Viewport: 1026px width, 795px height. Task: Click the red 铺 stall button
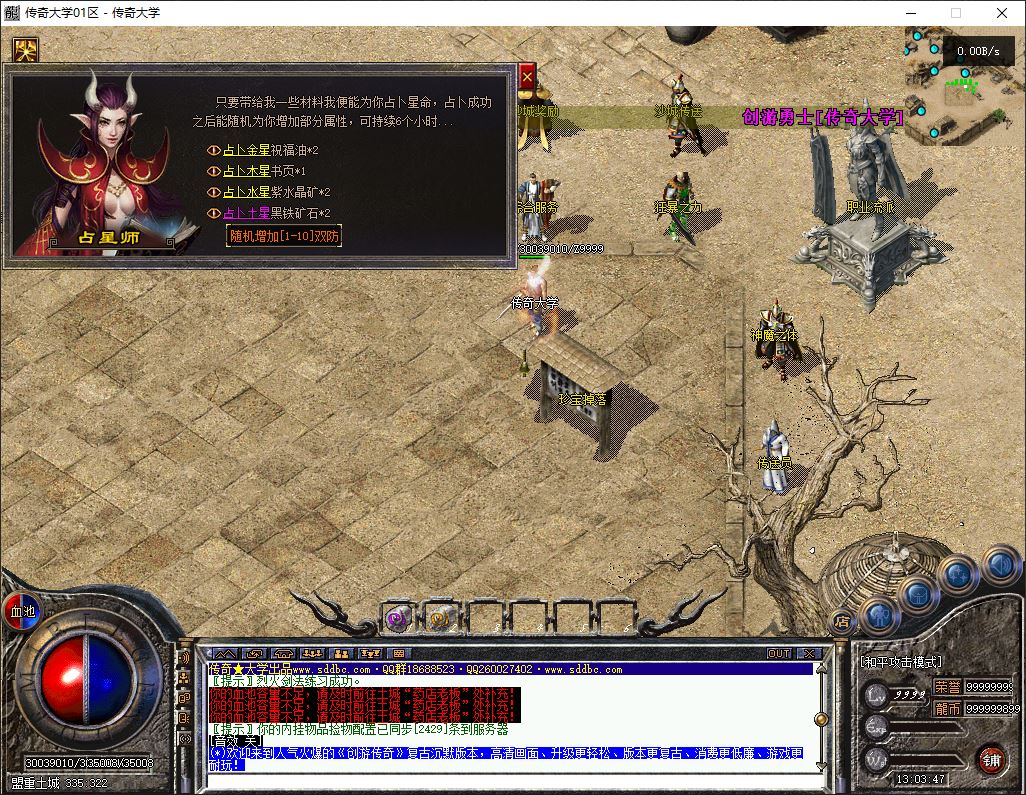pos(991,758)
